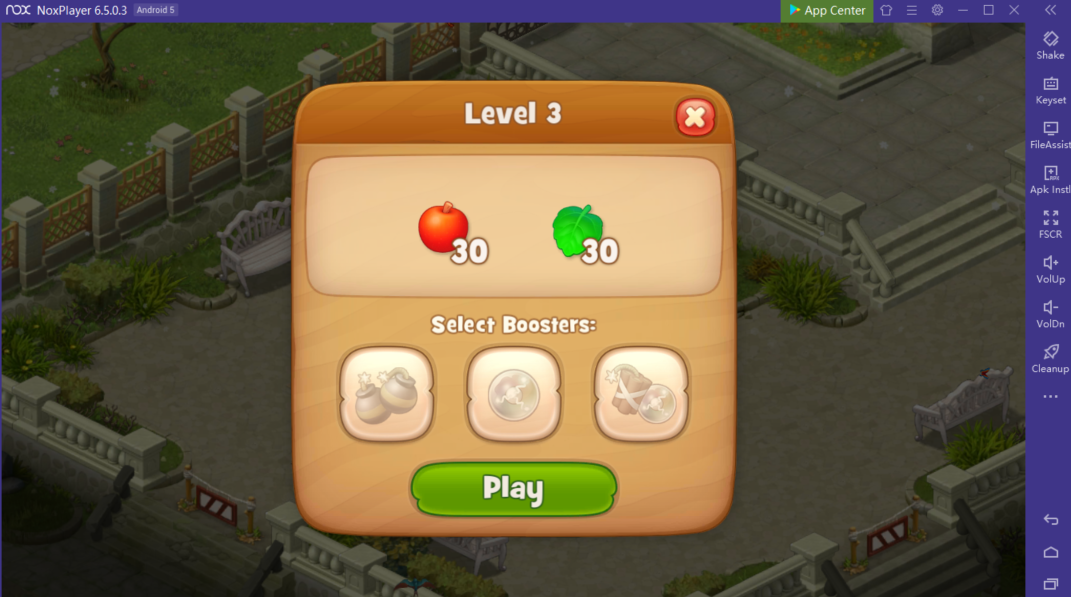Open the NoxPlayer App Center
This screenshot has width=1071, height=597.
[827, 10]
